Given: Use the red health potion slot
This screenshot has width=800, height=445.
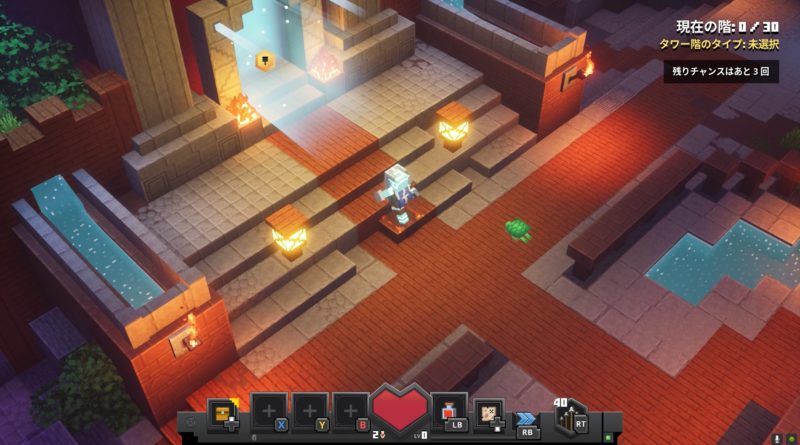Looking at the screenshot, I should point(449,412).
